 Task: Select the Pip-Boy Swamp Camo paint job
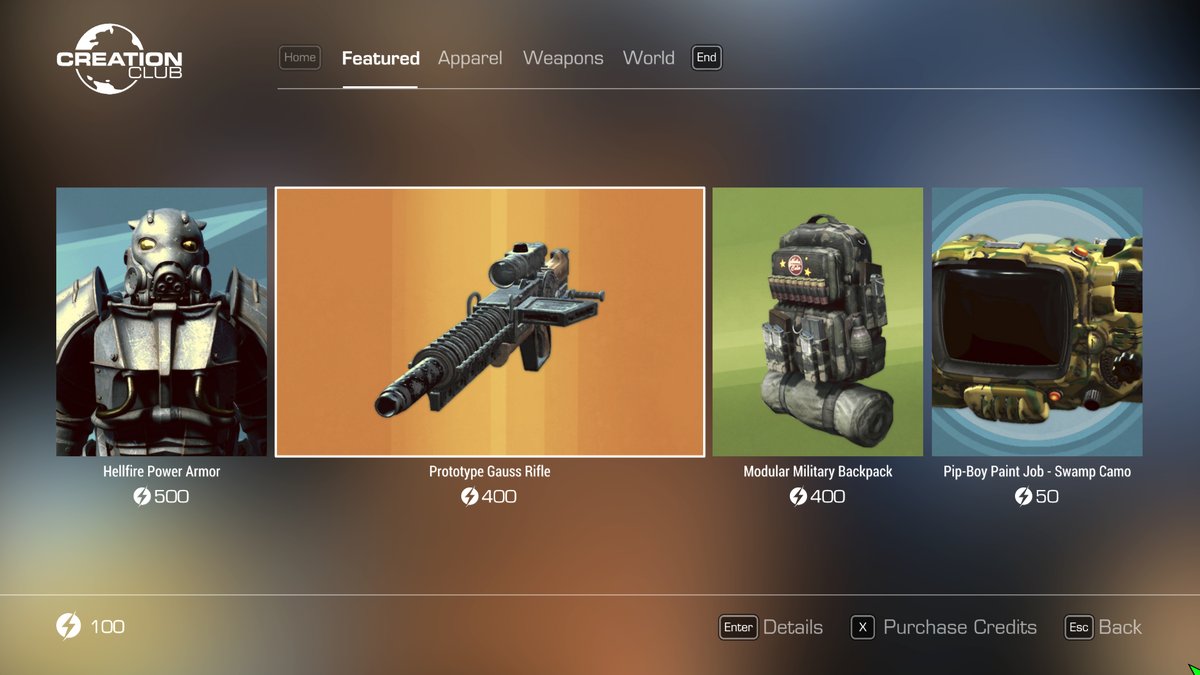[x=1037, y=322]
